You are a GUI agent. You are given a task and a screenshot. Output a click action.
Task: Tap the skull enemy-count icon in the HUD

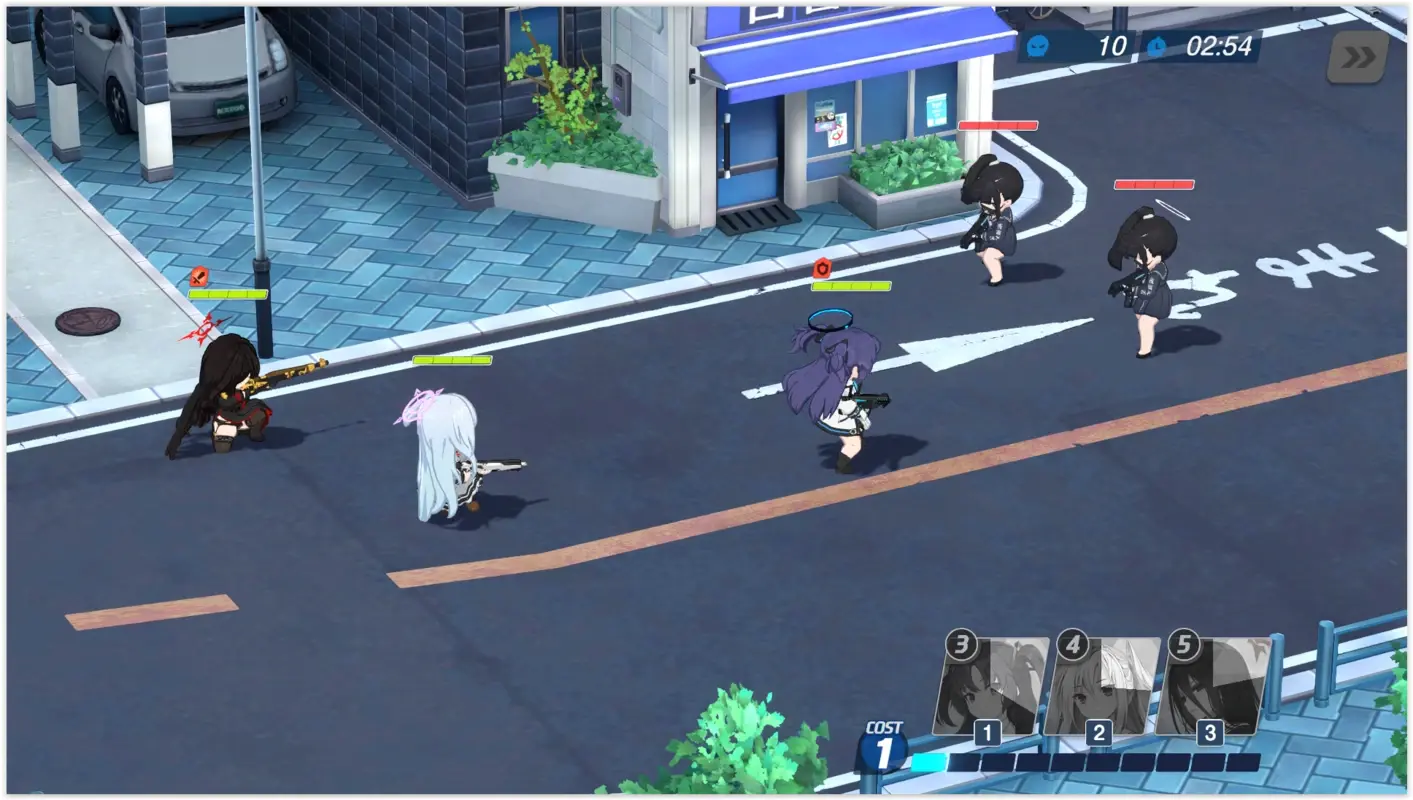pos(1038,45)
